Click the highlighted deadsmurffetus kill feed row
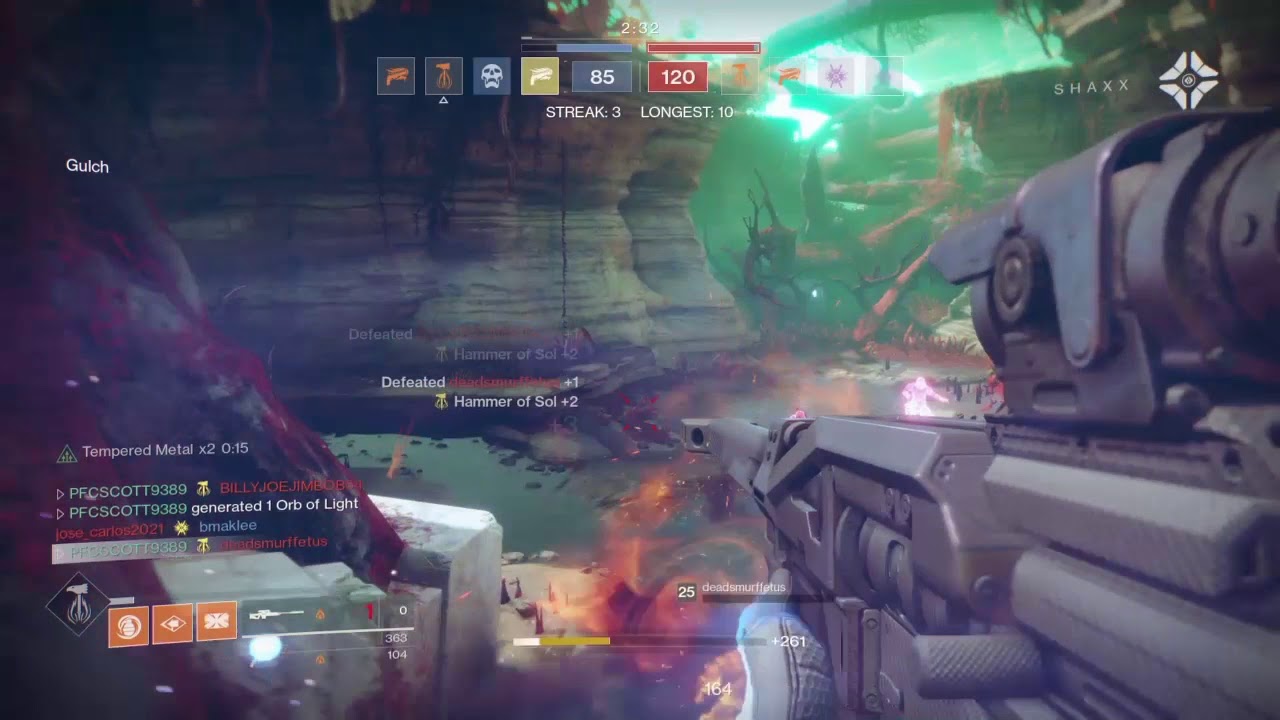 coord(192,546)
